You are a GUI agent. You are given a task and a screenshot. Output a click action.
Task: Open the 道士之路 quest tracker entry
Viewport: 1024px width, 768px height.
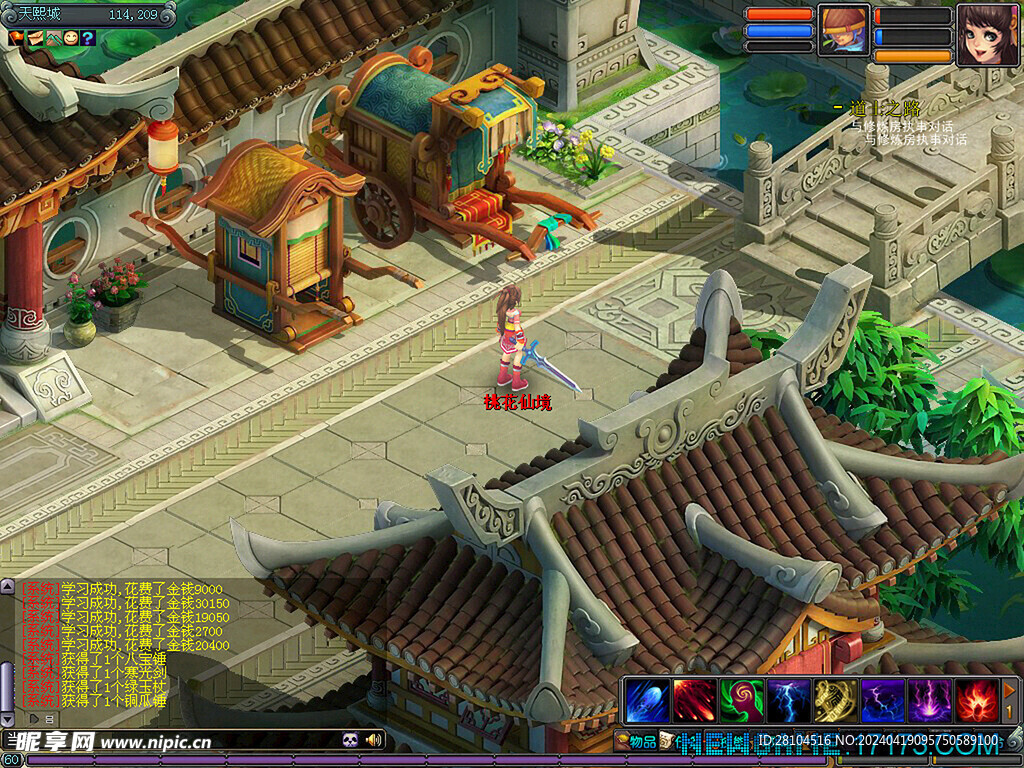tap(884, 108)
